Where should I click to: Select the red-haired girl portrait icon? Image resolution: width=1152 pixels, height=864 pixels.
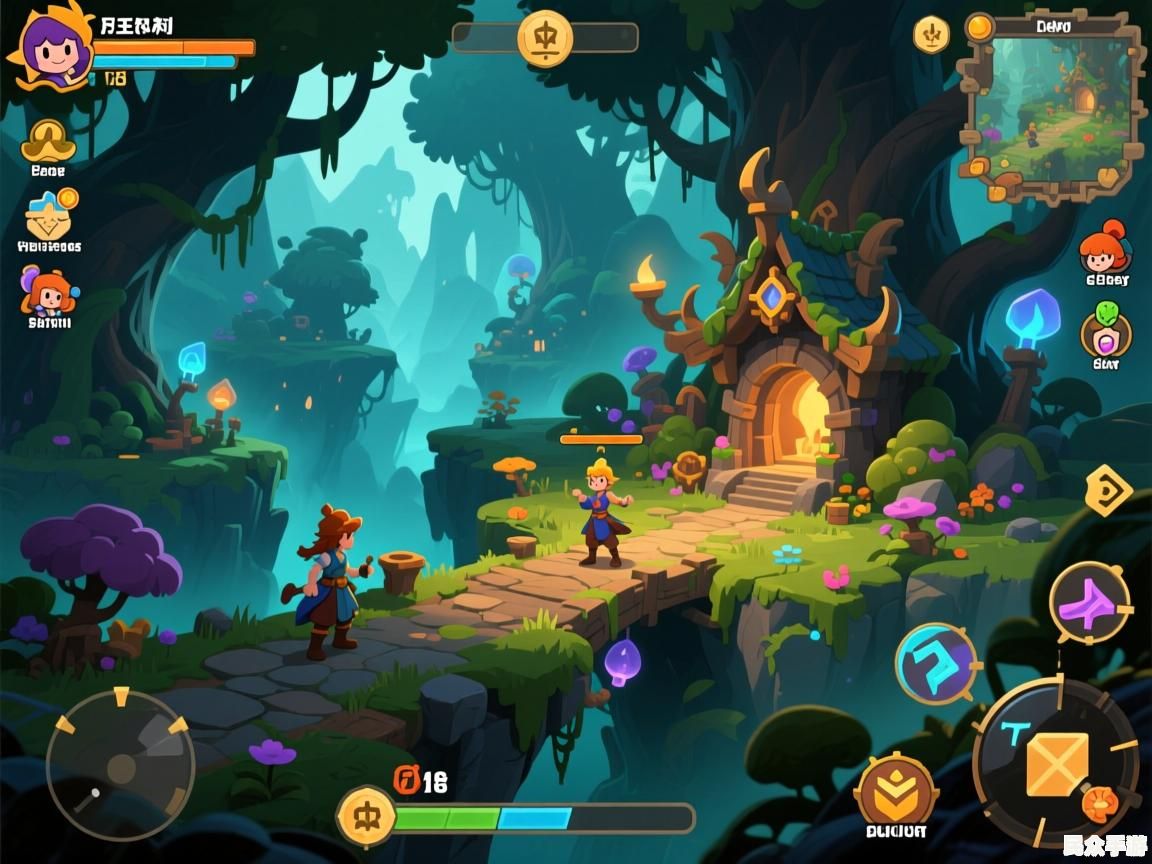(x=1105, y=249)
